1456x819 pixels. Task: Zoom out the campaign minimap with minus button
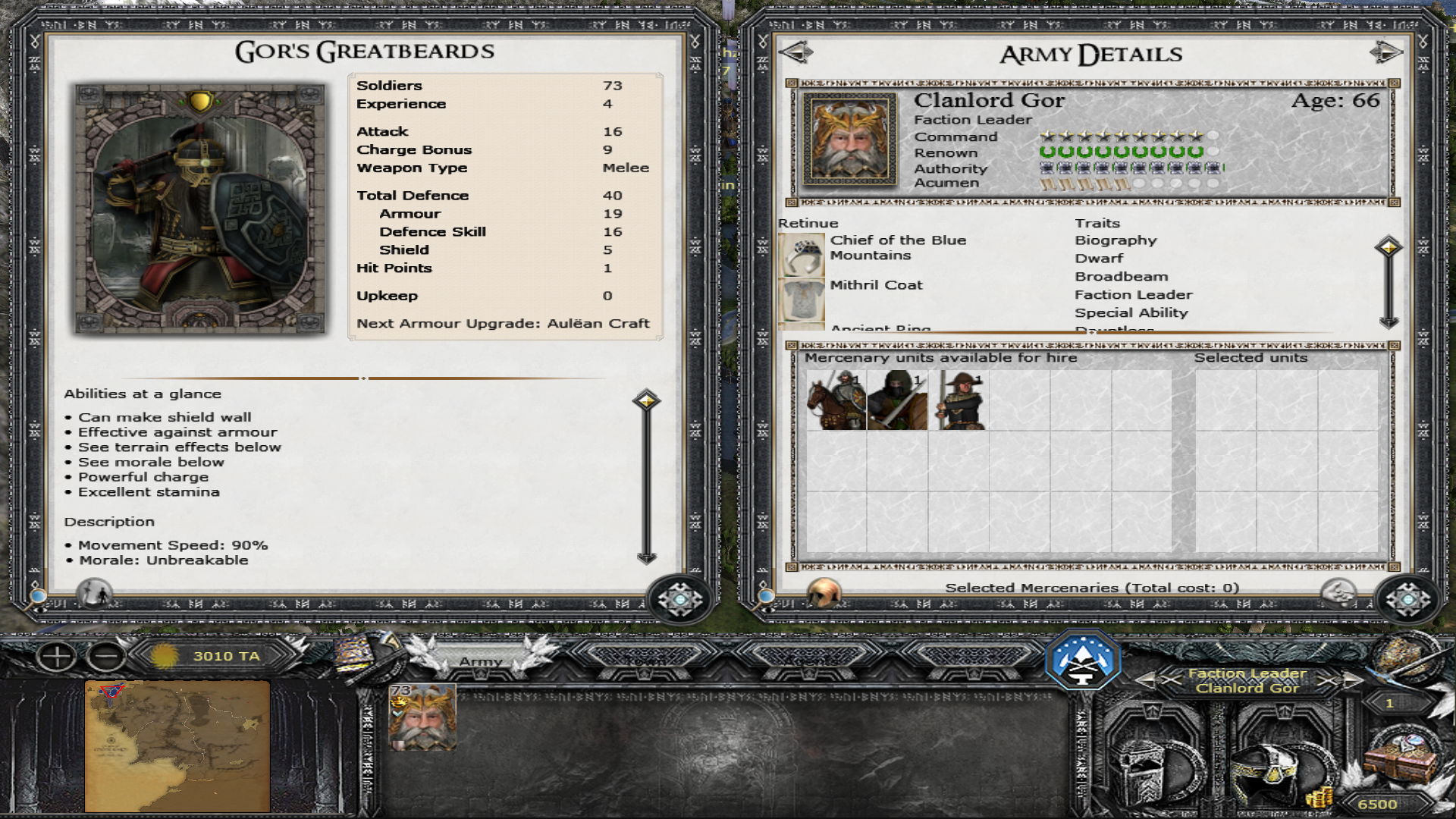[x=106, y=657]
